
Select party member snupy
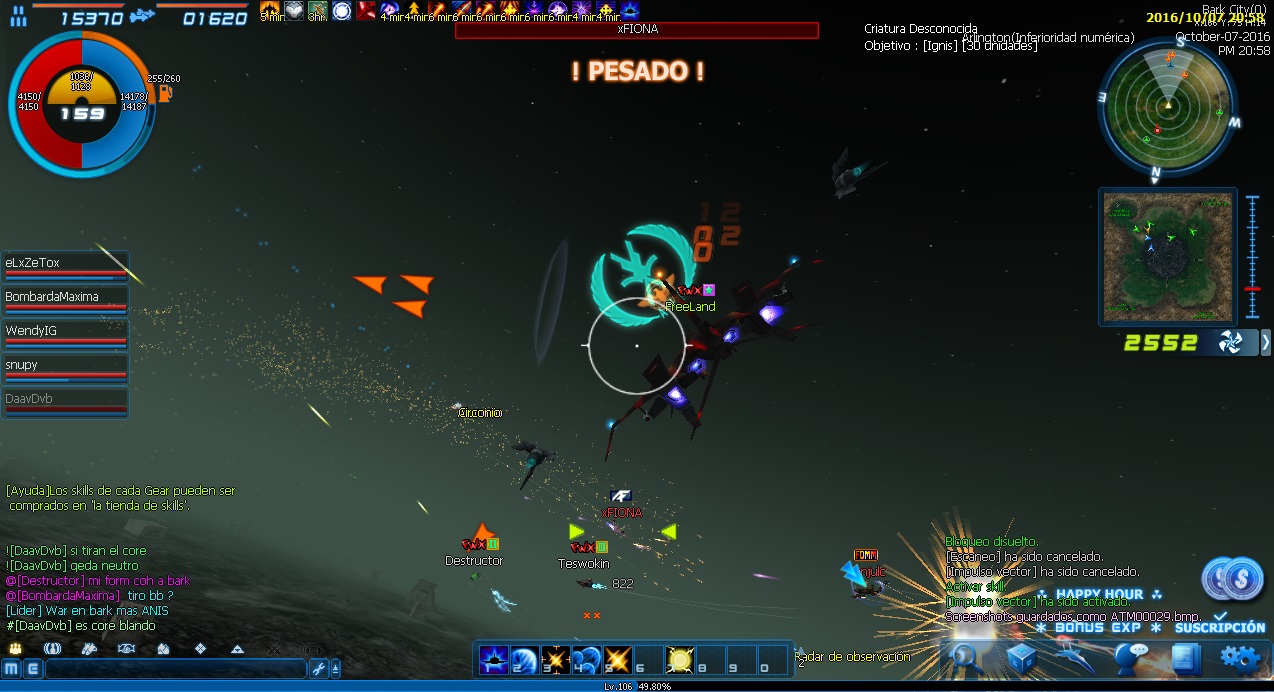65,367
